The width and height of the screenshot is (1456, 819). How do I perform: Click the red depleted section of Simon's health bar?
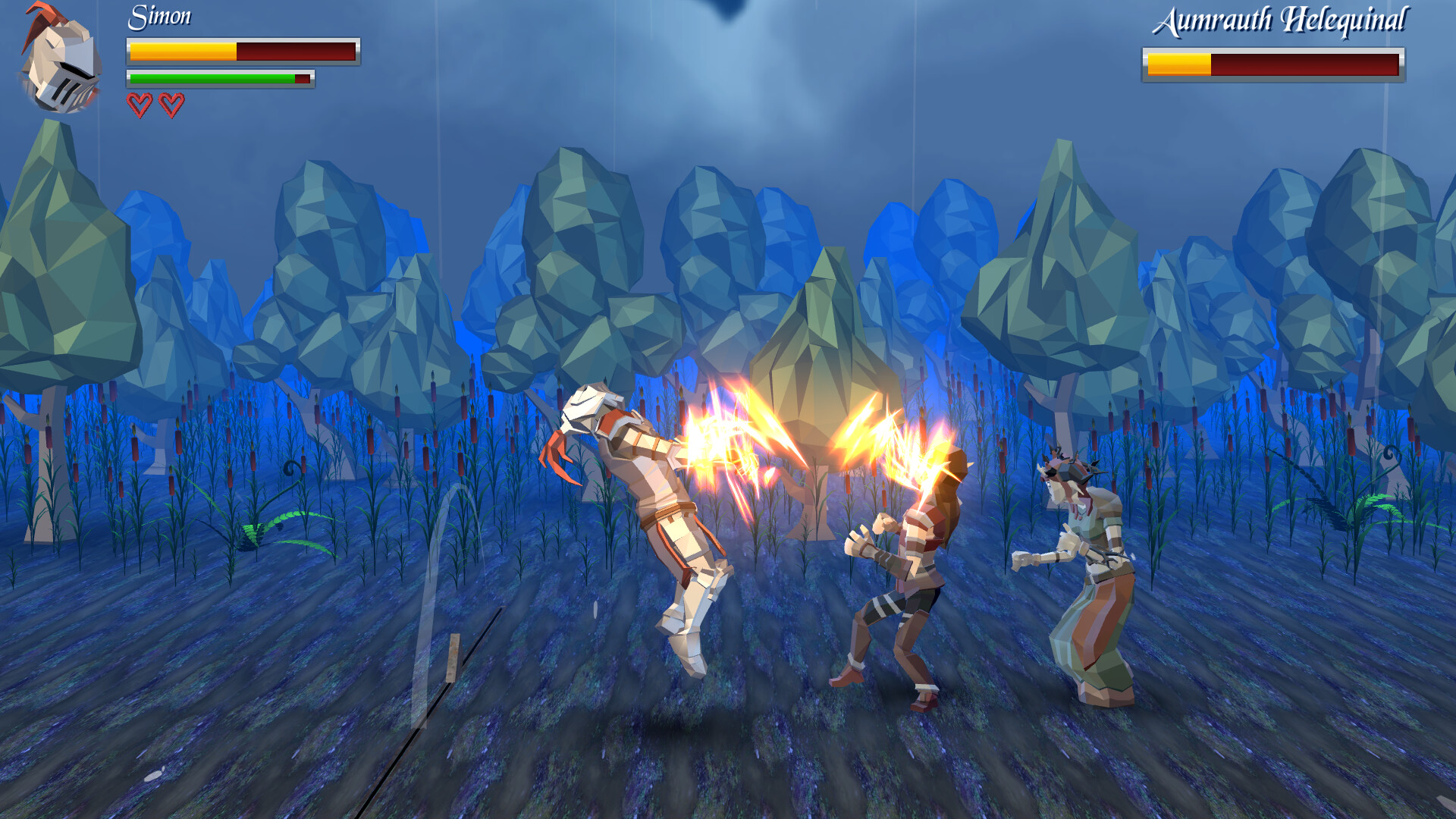click(296, 52)
